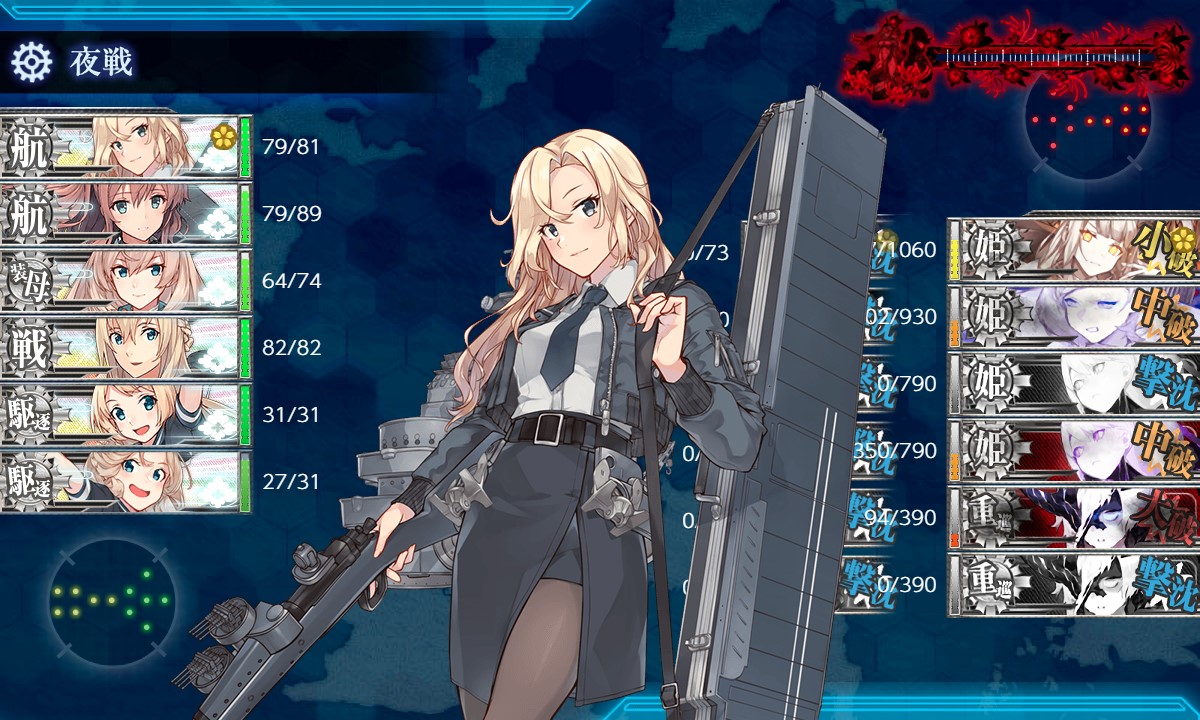This screenshot has height=720, width=1200.
Task: Pick the battleship 戦 banner
Action: 125,348
